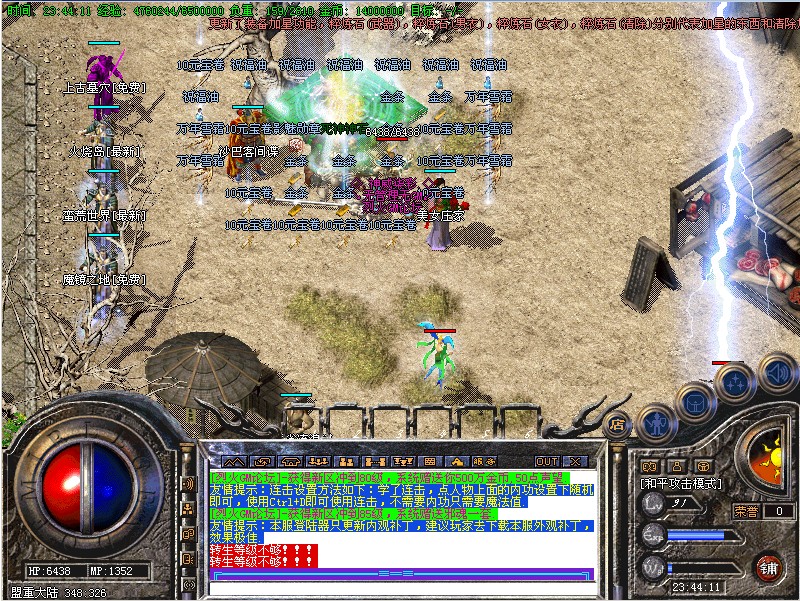Viewport: 800px width, 601px height.
Task: Open the stall with the red 铺 button
Action: (768, 568)
